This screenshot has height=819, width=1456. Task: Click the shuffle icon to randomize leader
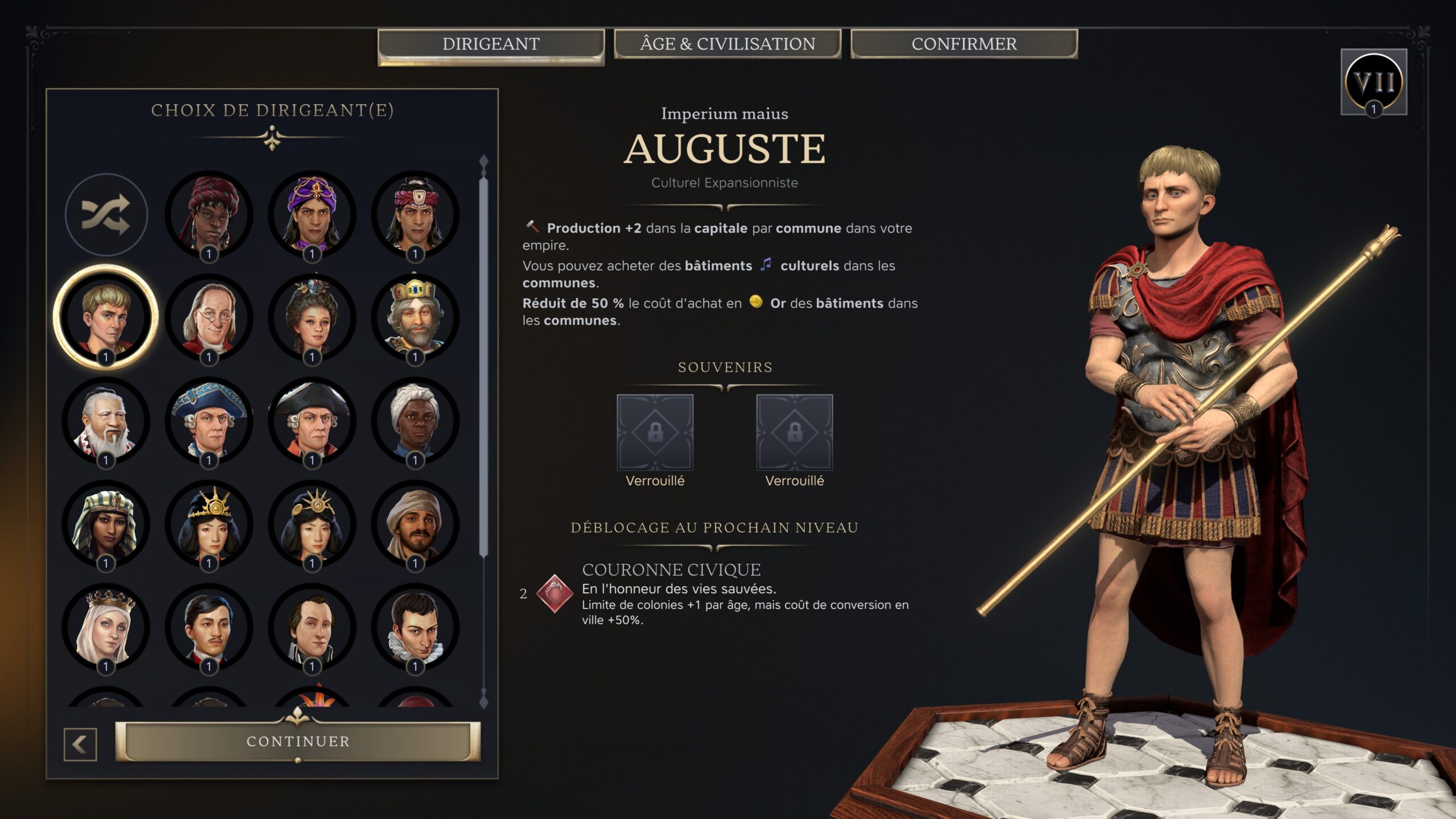[105, 217]
